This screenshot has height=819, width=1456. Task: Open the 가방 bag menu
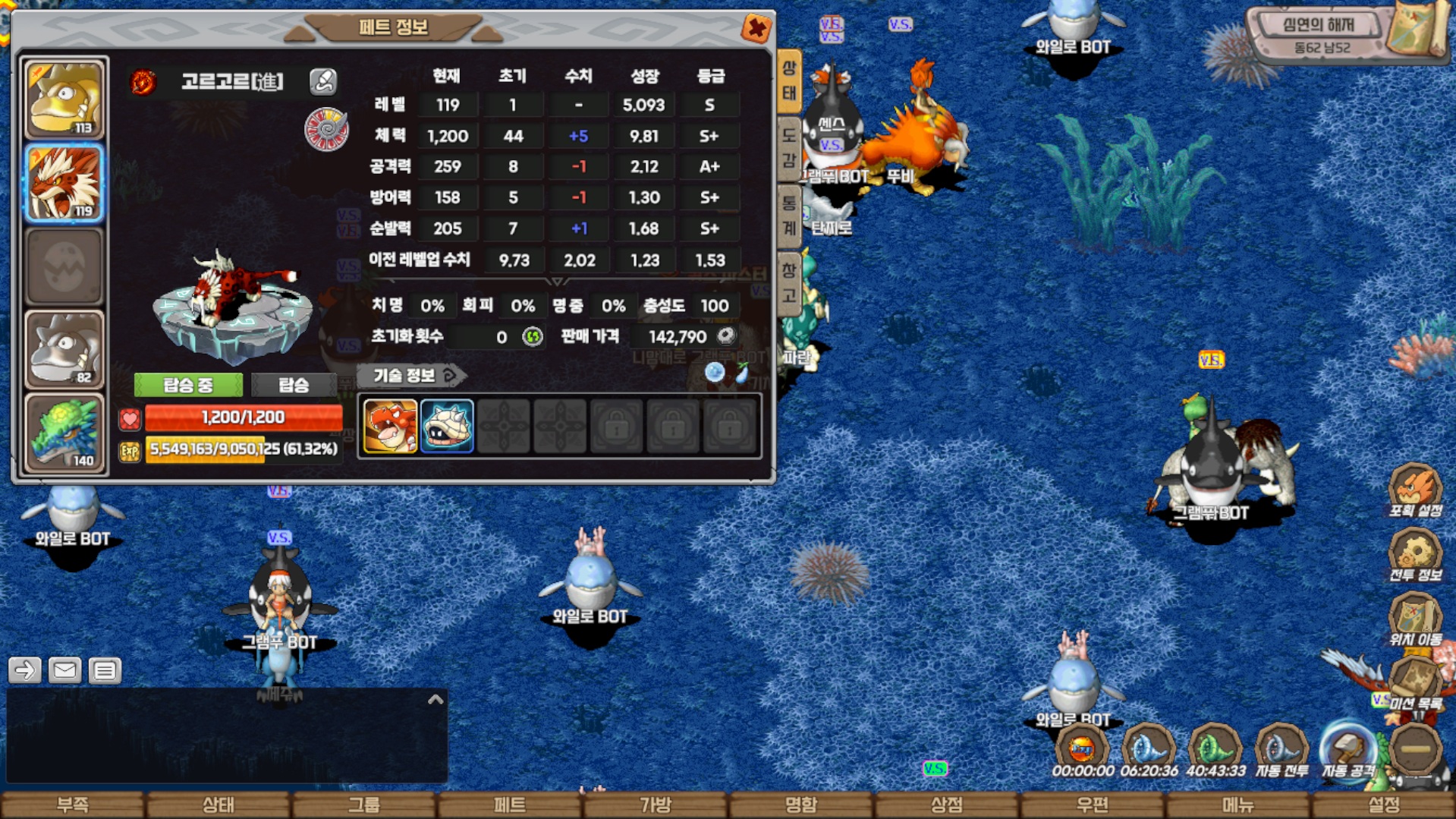tap(656, 805)
